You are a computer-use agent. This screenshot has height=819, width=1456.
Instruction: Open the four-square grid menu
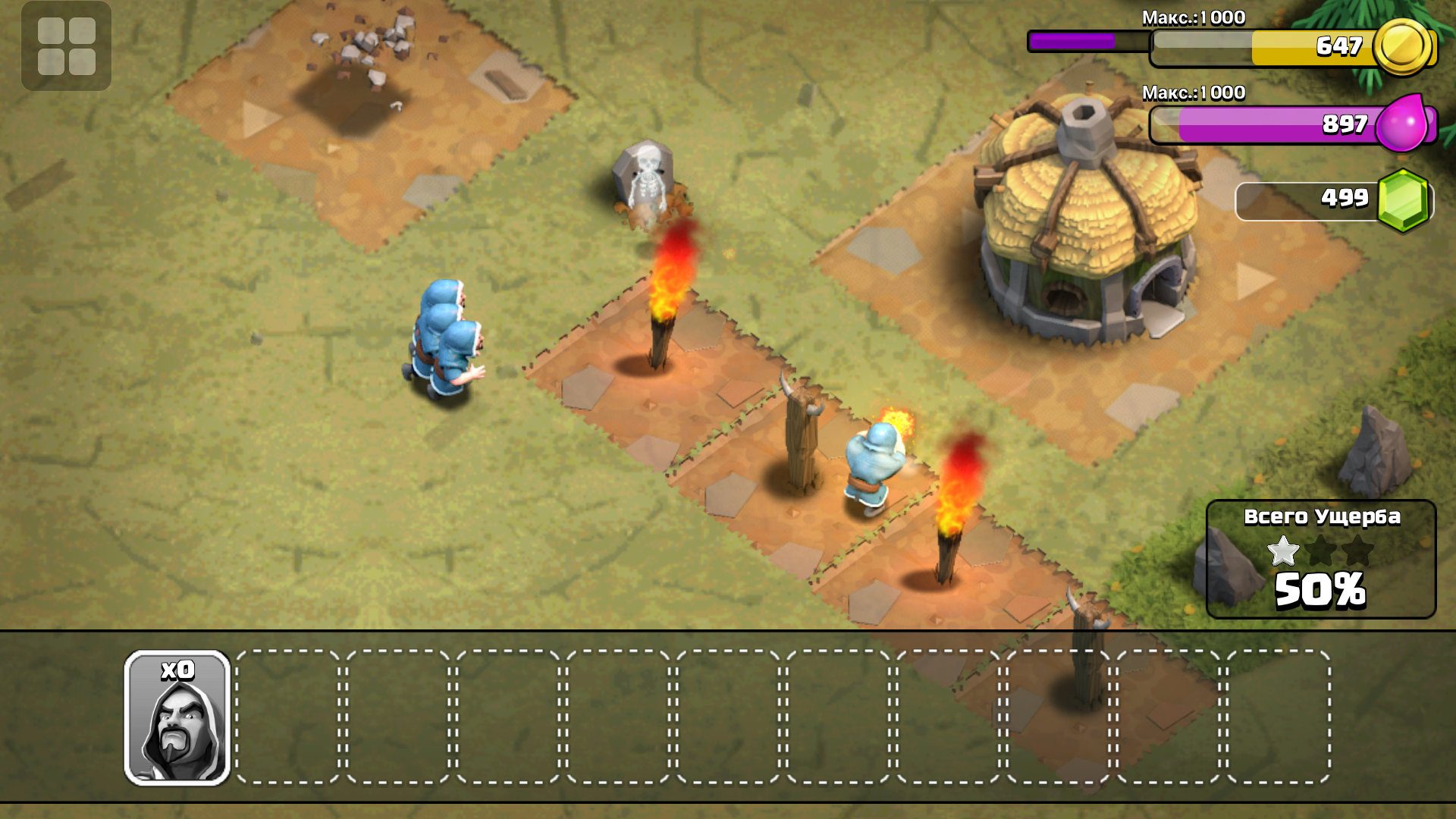coord(66,45)
